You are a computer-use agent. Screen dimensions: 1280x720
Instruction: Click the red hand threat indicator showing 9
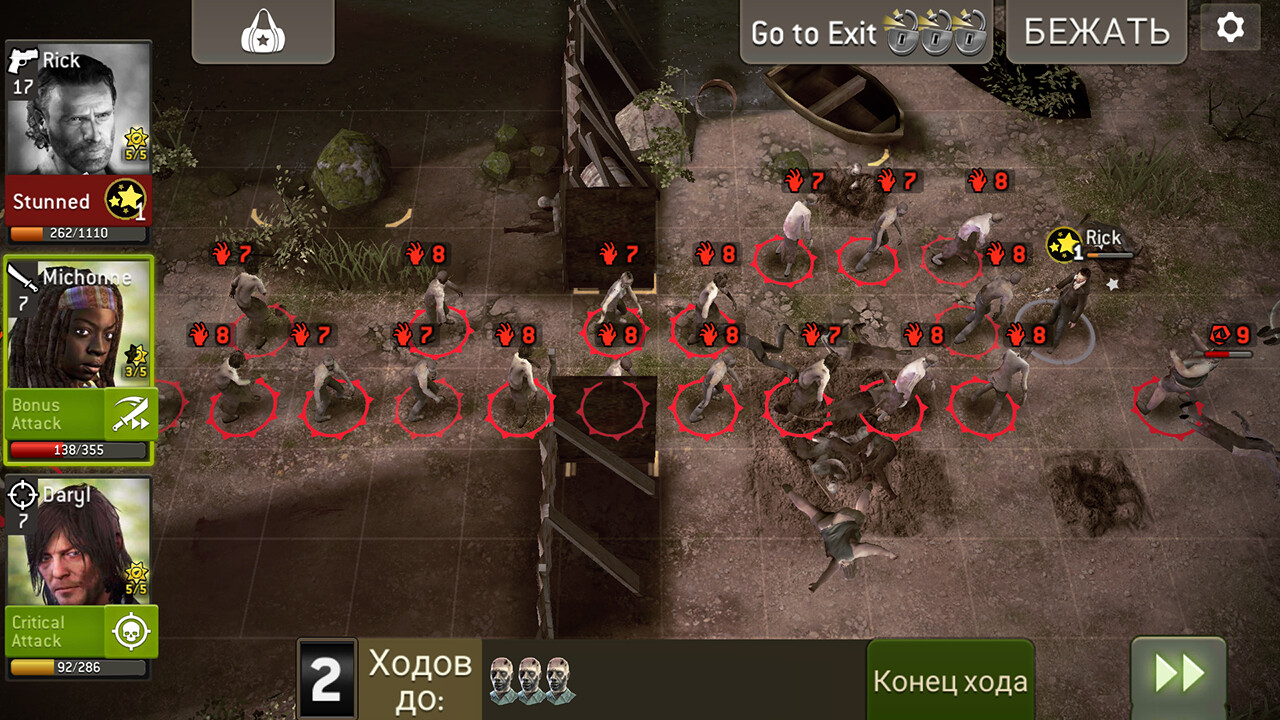1228,336
